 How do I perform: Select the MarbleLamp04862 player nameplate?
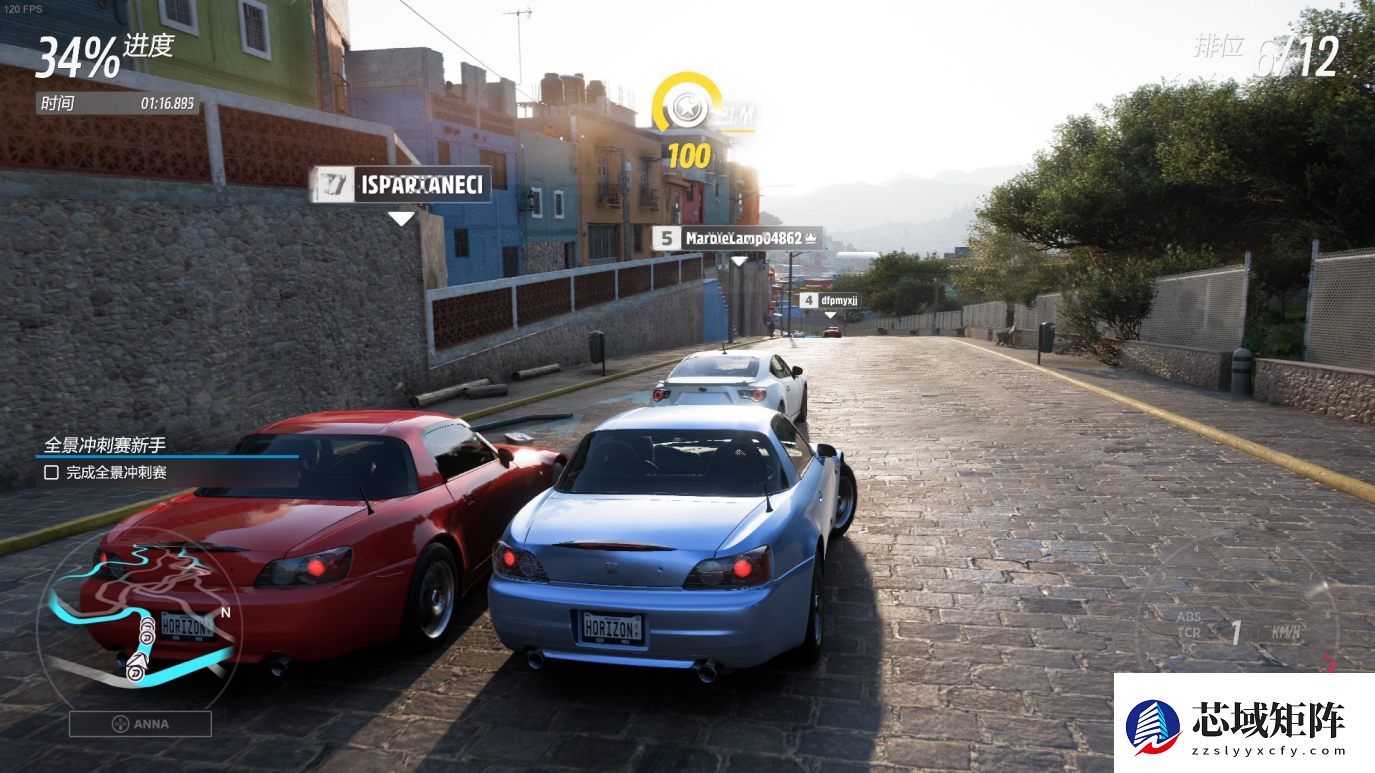click(737, 239)
